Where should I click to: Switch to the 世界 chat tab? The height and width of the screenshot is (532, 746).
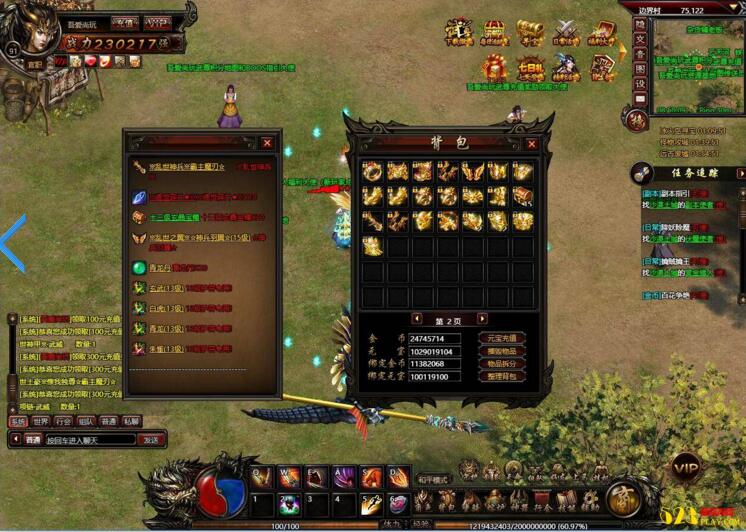point(41,422)
